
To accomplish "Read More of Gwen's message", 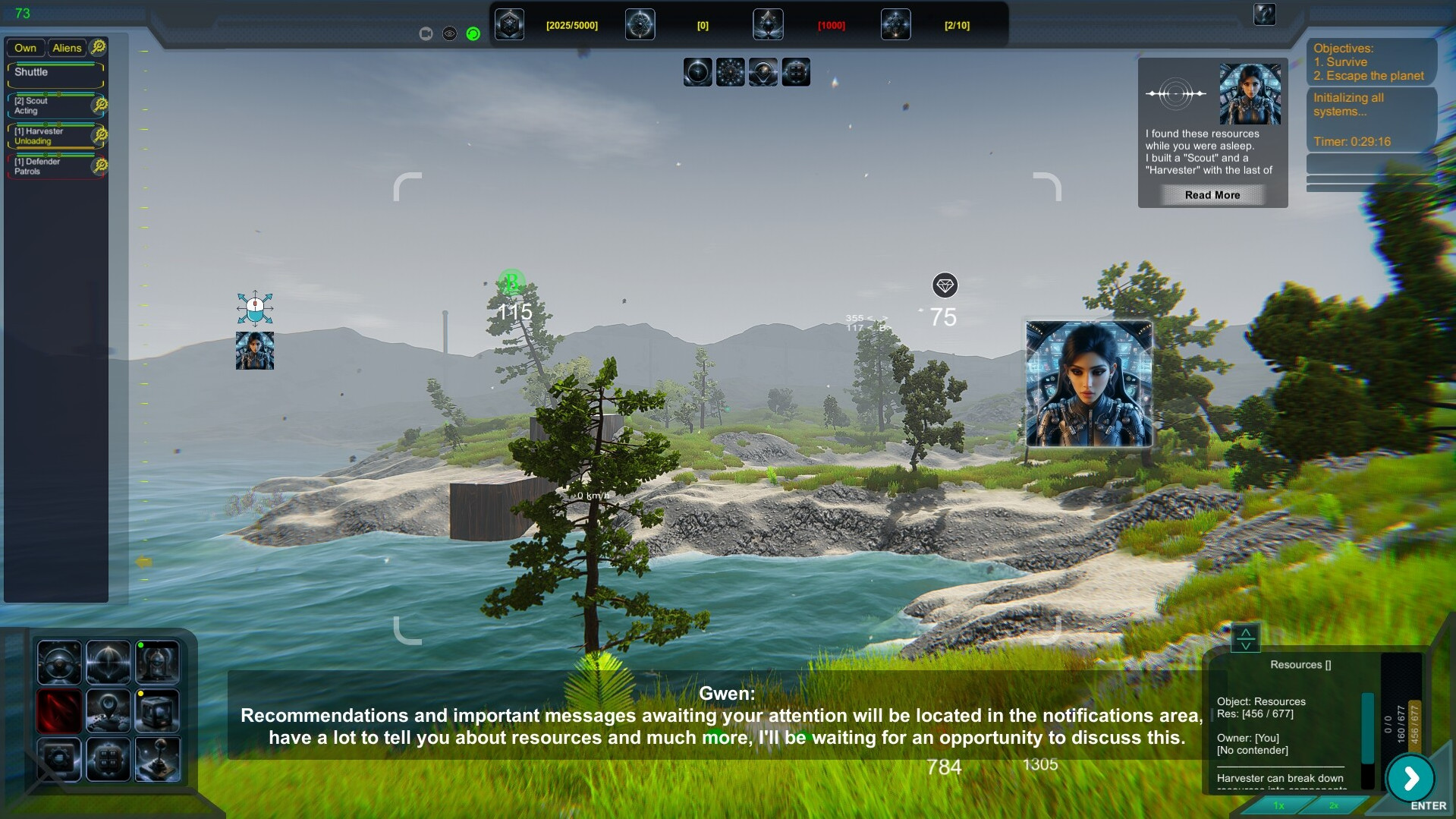I will tap(1212, 195).
